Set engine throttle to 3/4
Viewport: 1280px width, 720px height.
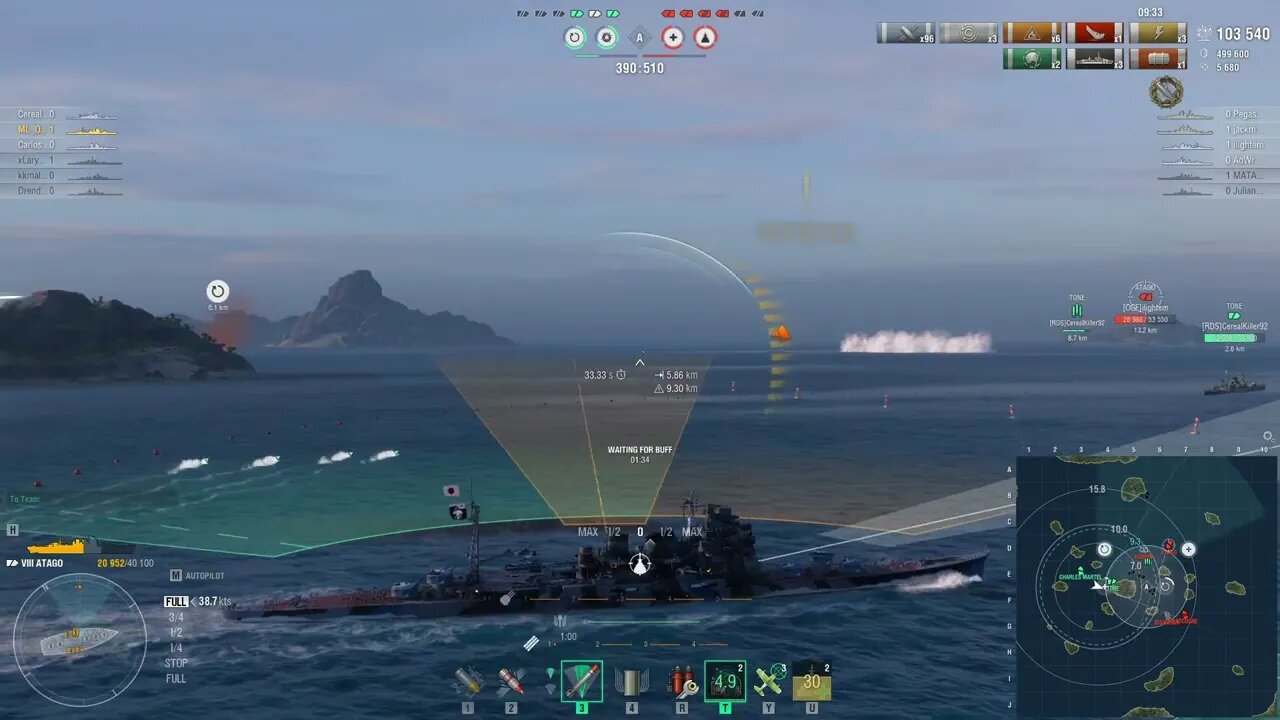tap(175, 617)
